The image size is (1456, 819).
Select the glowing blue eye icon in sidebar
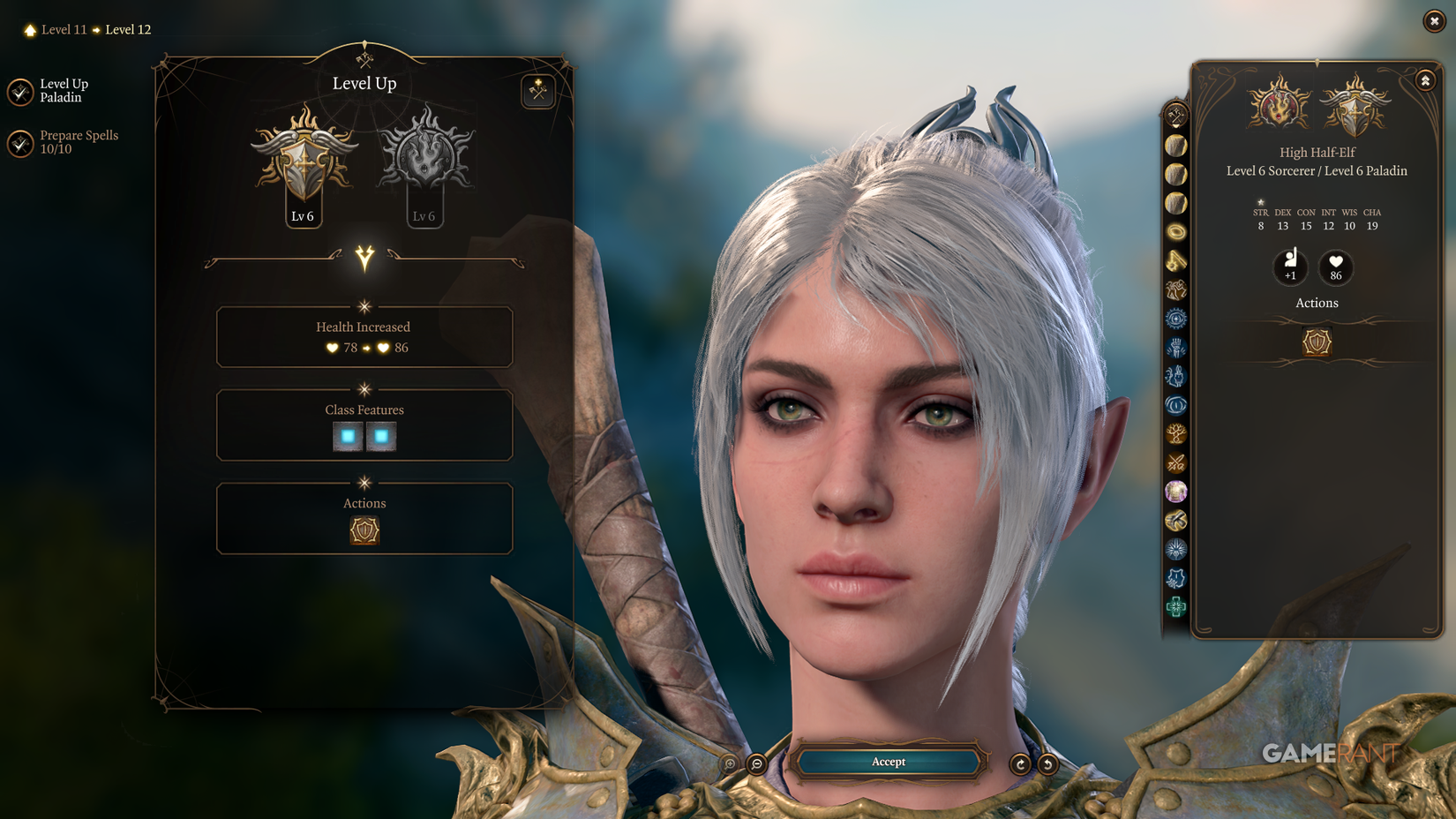pos(1175,406)
